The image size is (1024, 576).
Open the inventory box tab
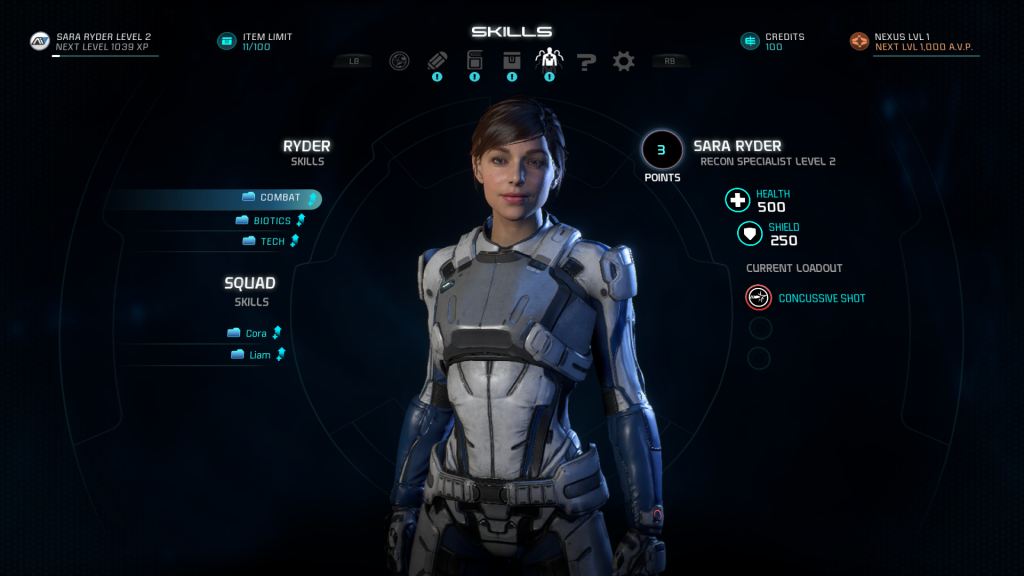[511, 61]
